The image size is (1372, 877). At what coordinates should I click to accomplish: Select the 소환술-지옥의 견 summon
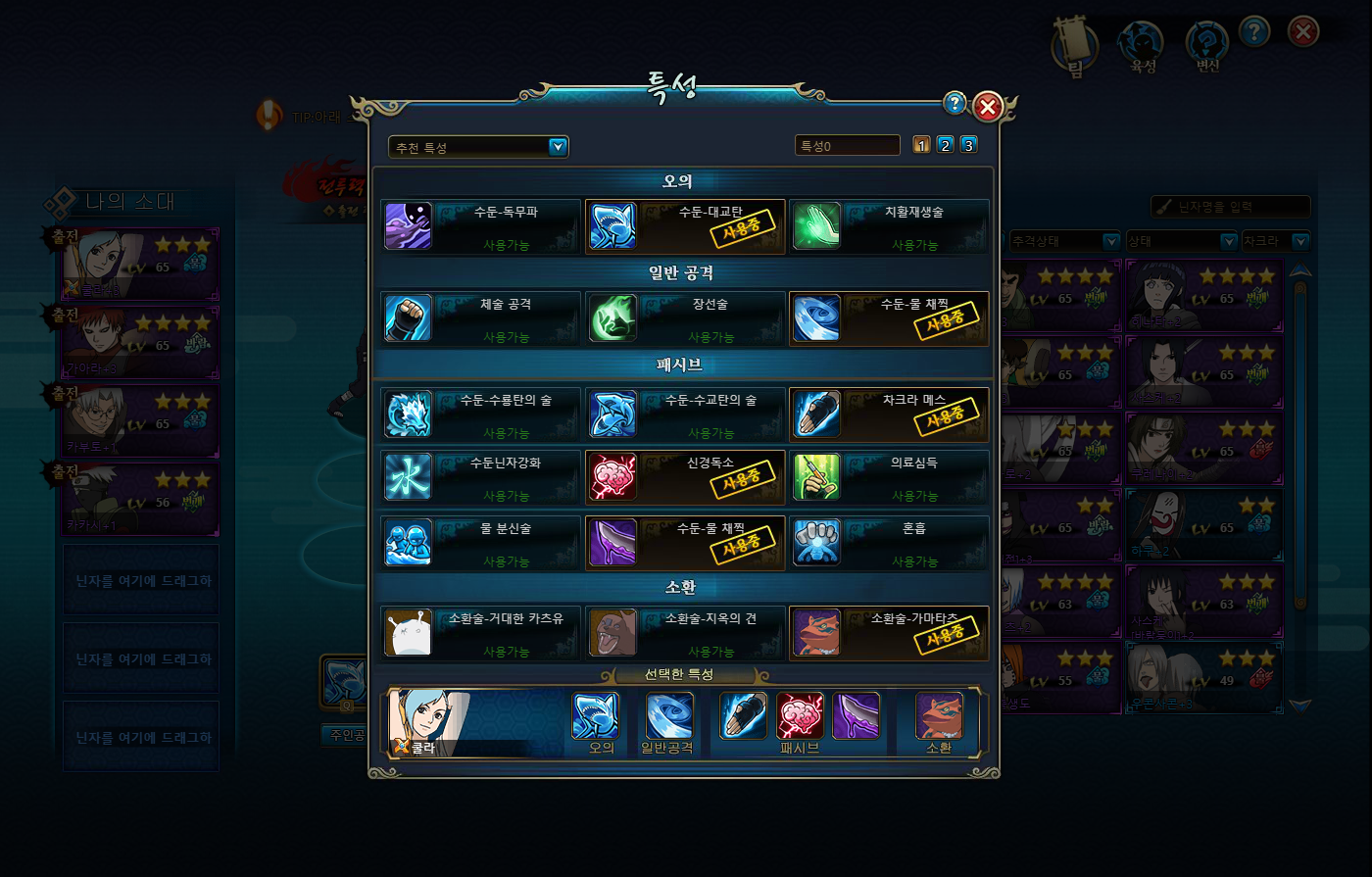click(x=685, y=633)
